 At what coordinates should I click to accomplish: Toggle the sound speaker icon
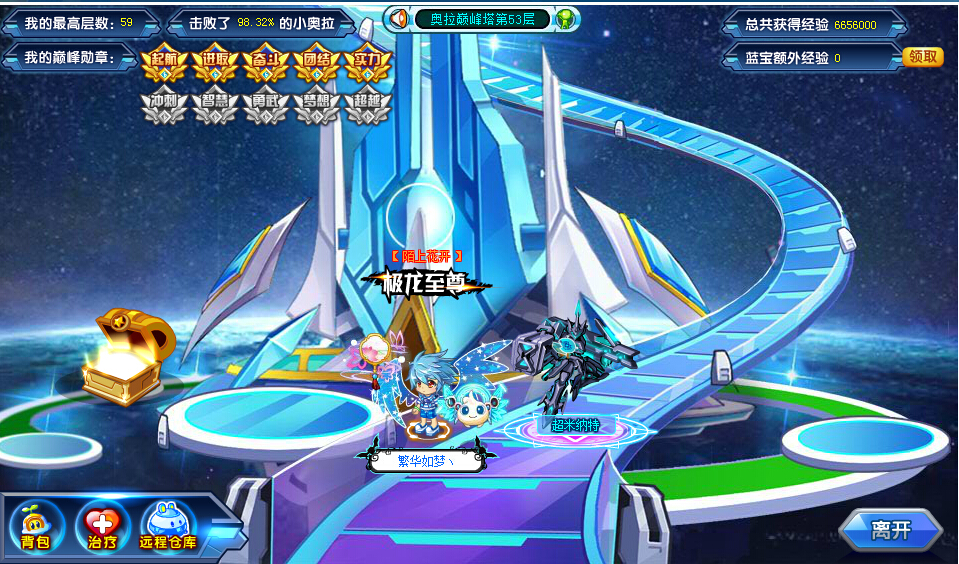[399, 19]
